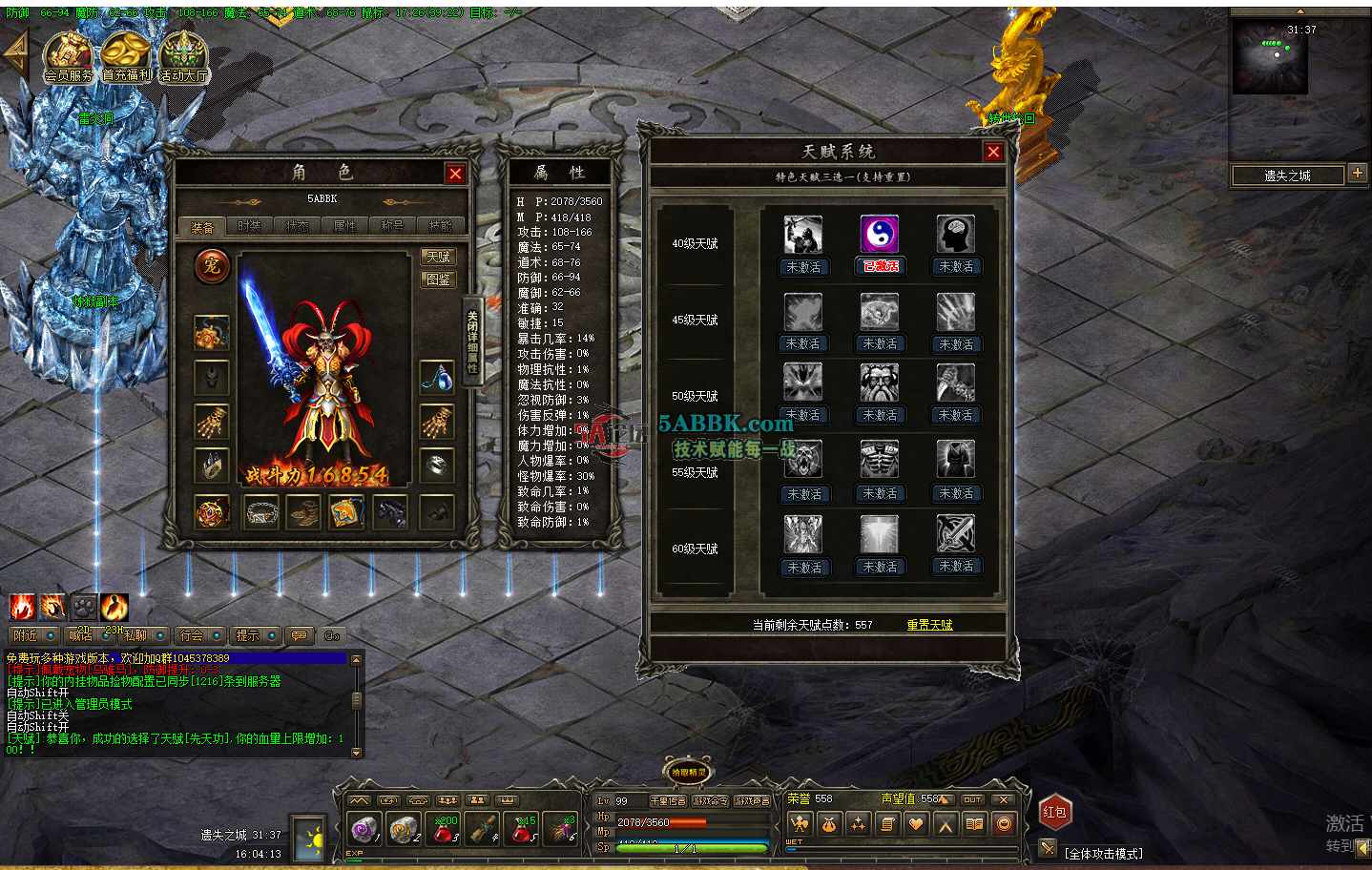Click the 宠 pet icon in character panel
This screenshot has height=870, width=1372.
point(212,267)
